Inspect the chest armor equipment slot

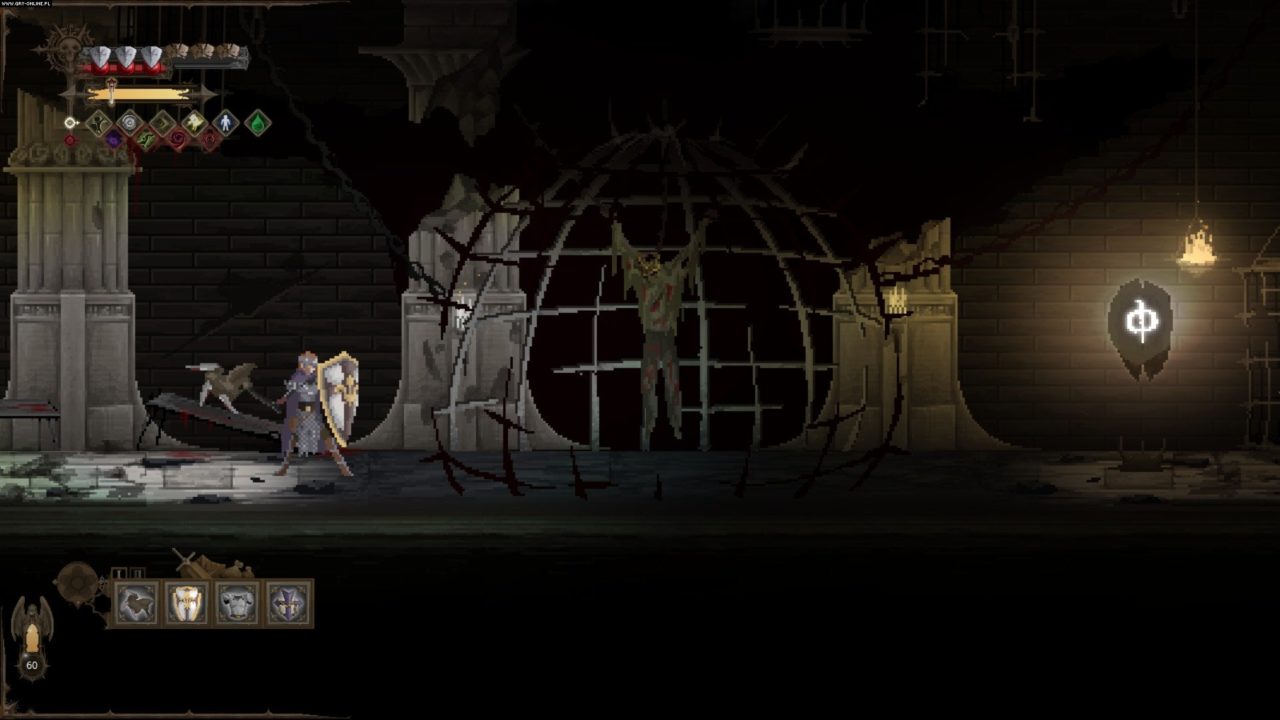(236, 602)
